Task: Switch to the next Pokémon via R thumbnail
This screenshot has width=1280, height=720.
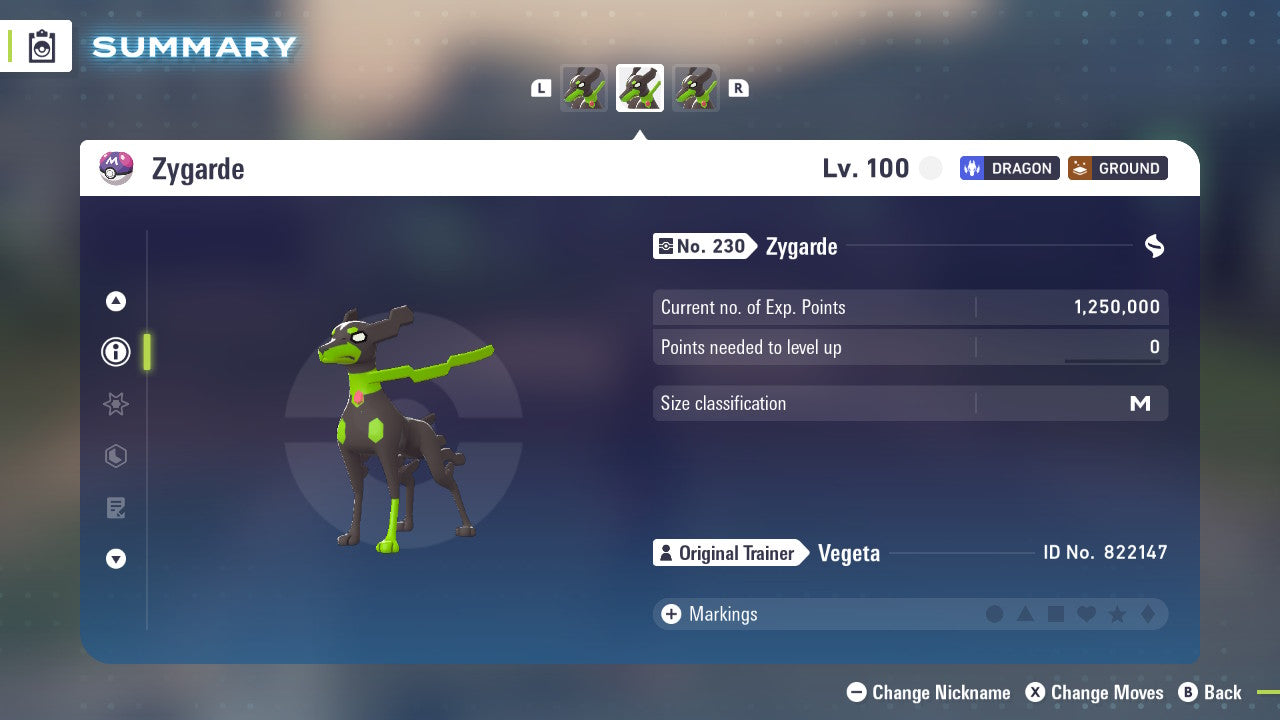Action: (x=696, y=88)
